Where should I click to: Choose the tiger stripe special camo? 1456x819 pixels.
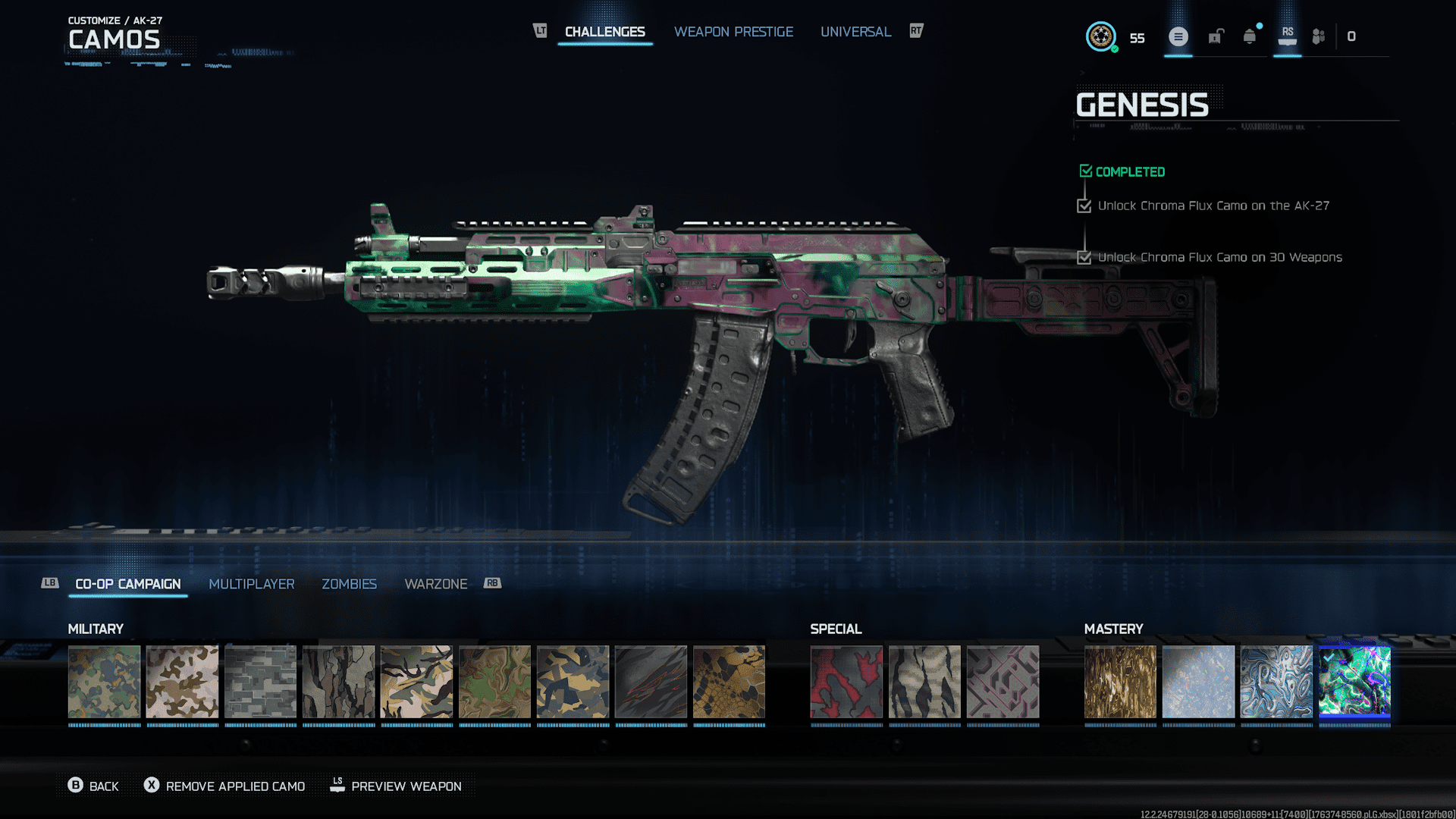pos(924,682)
